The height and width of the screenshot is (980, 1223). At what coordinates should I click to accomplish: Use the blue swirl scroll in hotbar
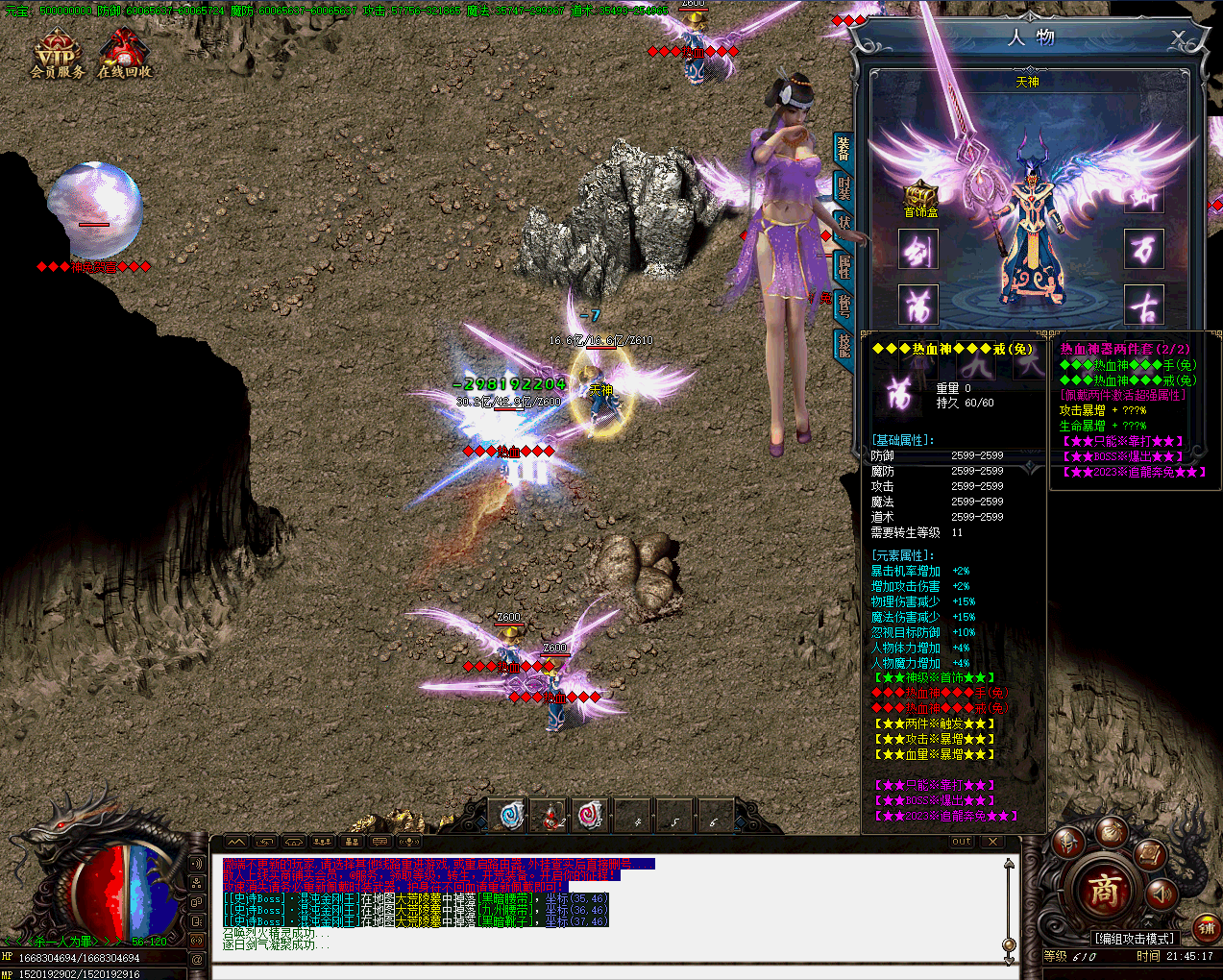pos(511,816)
